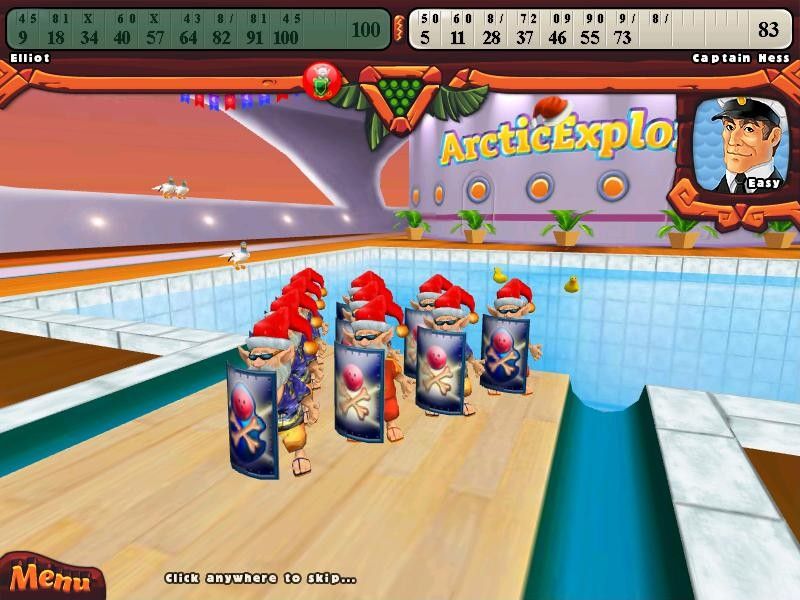Select the red power-up orb icon

tap(322, 81)
